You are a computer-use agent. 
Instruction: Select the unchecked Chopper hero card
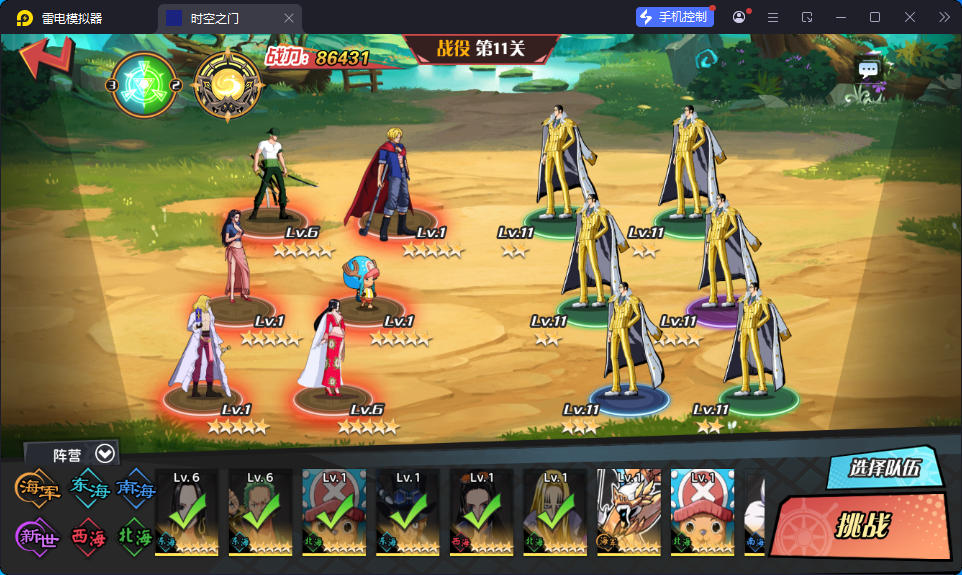pyautogui.click(x=702, y=512)
